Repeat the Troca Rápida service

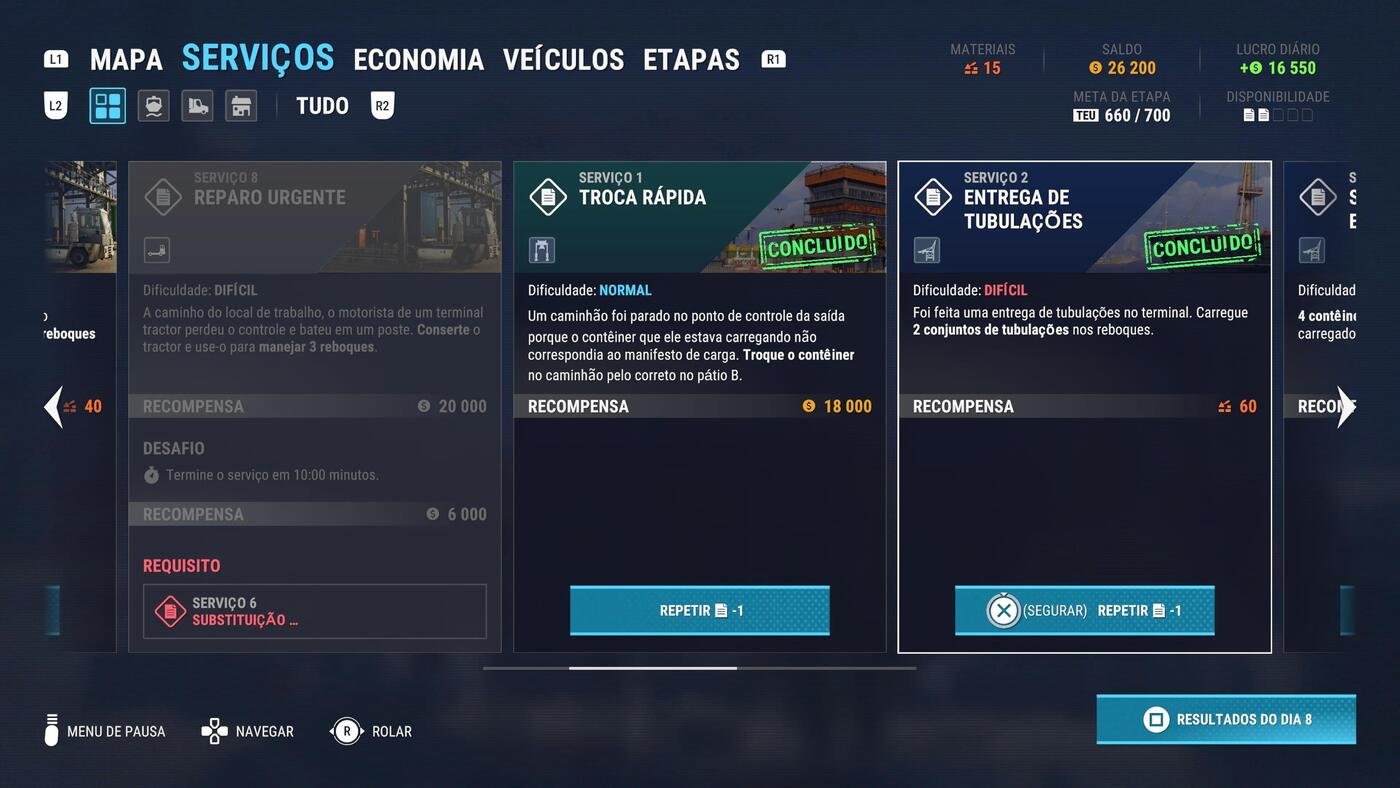(699, 610)
